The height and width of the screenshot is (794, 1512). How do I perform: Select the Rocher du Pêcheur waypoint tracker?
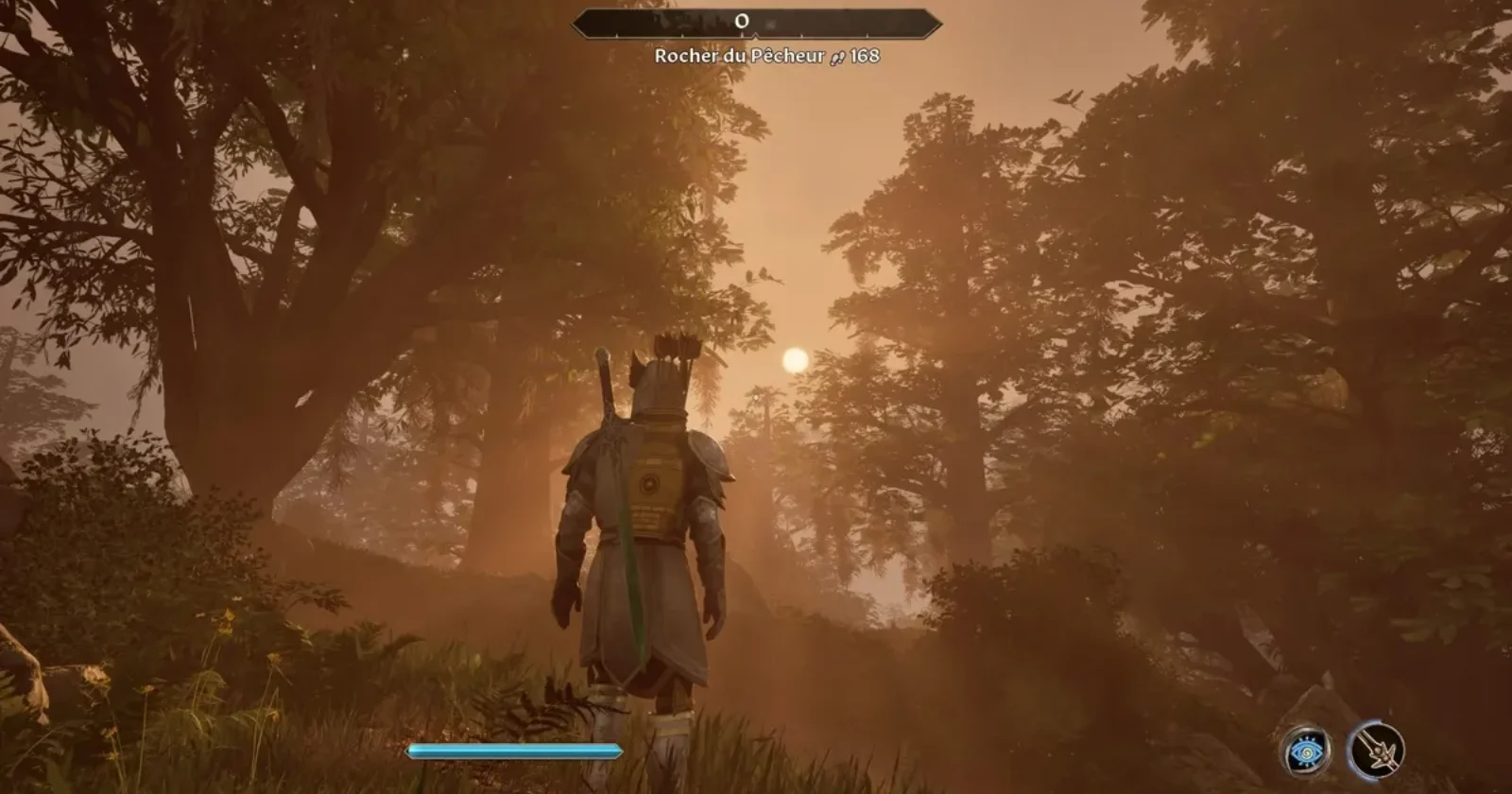766,57
